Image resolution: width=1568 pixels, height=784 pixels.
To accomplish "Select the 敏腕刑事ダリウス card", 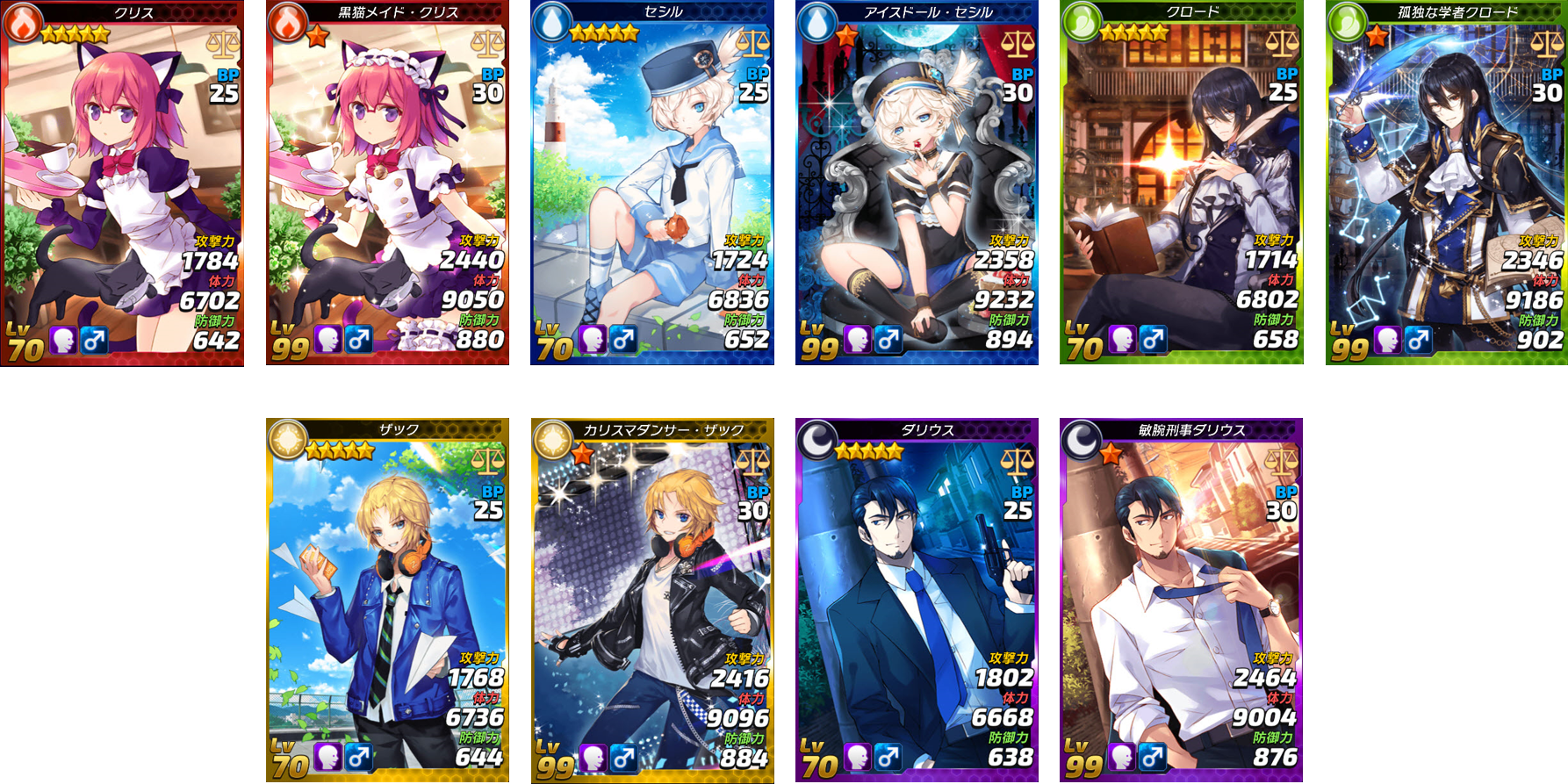I will (x=1181, y=601).
